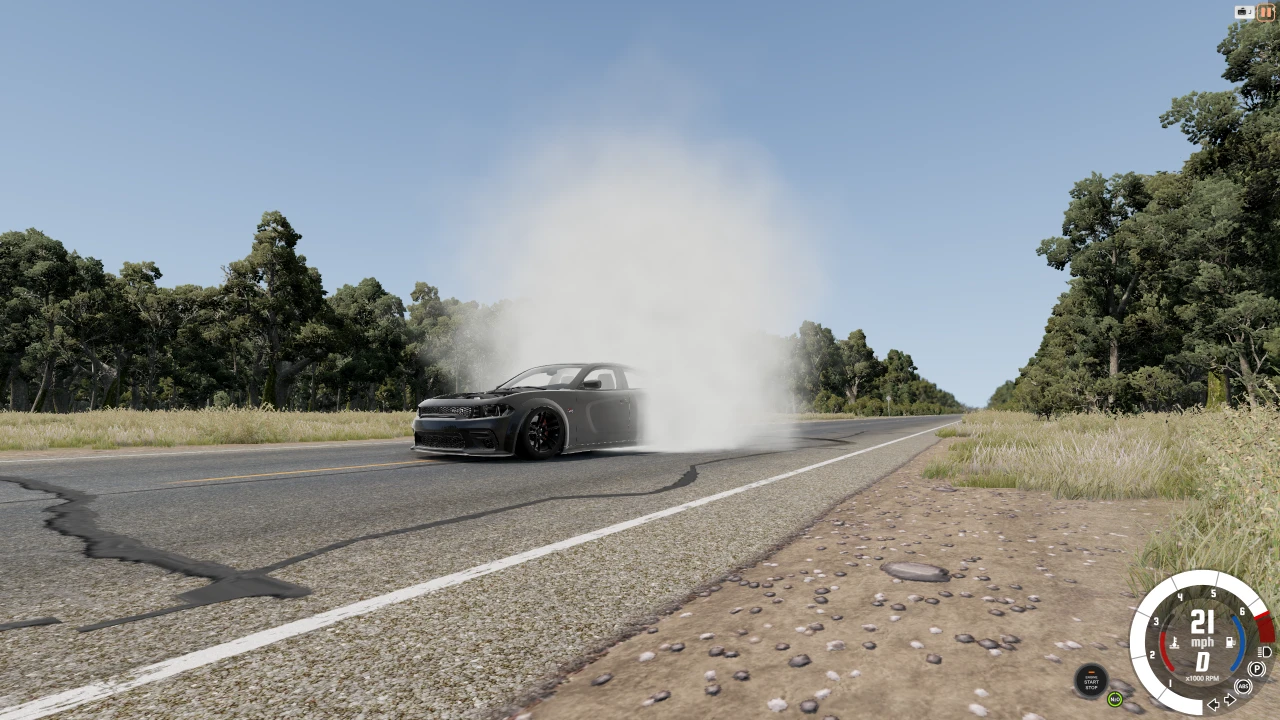Toggle the right turn signal arrow
The width and height of the screenshot is (1280, 720).
point(1229,699)
